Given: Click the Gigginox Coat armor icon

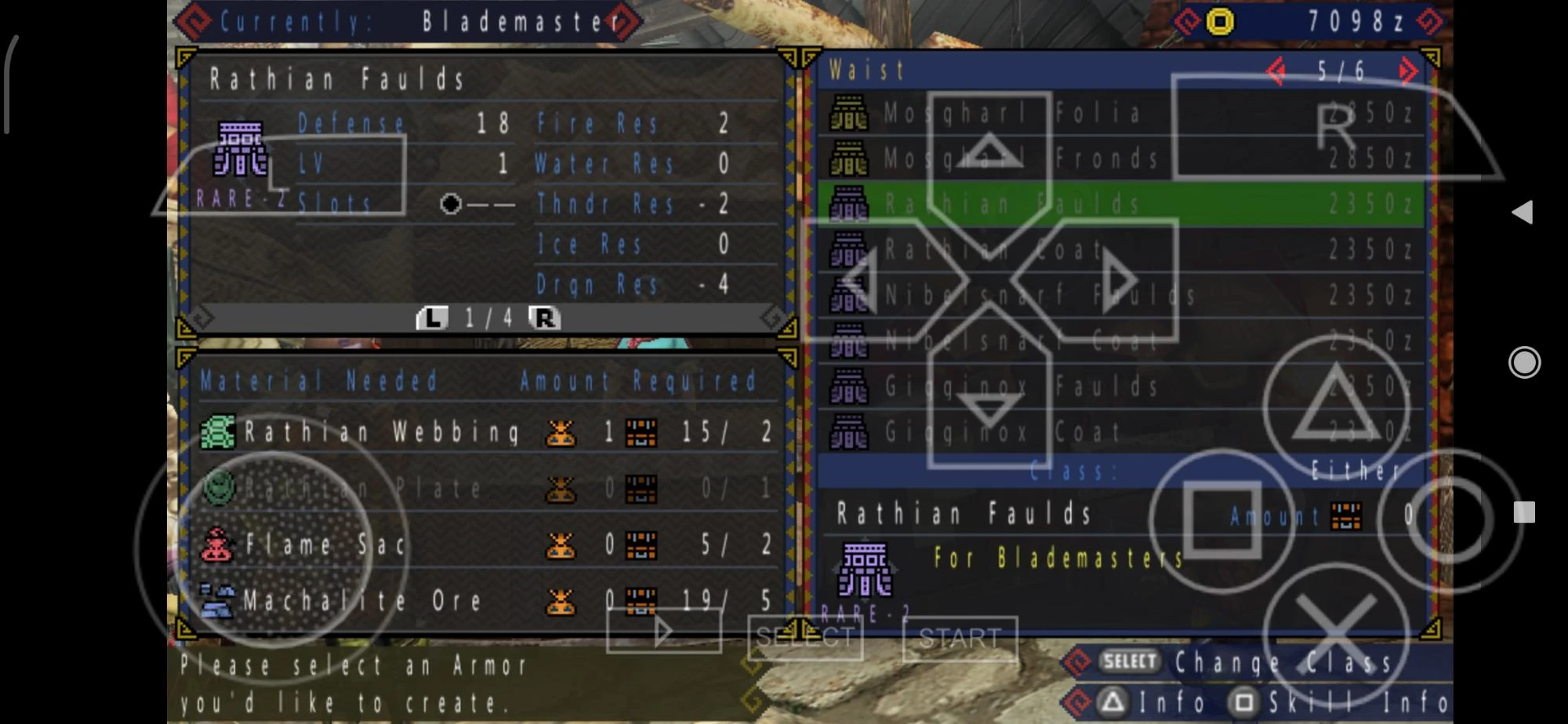Looking at the screenshot, I should click(849, 433).
